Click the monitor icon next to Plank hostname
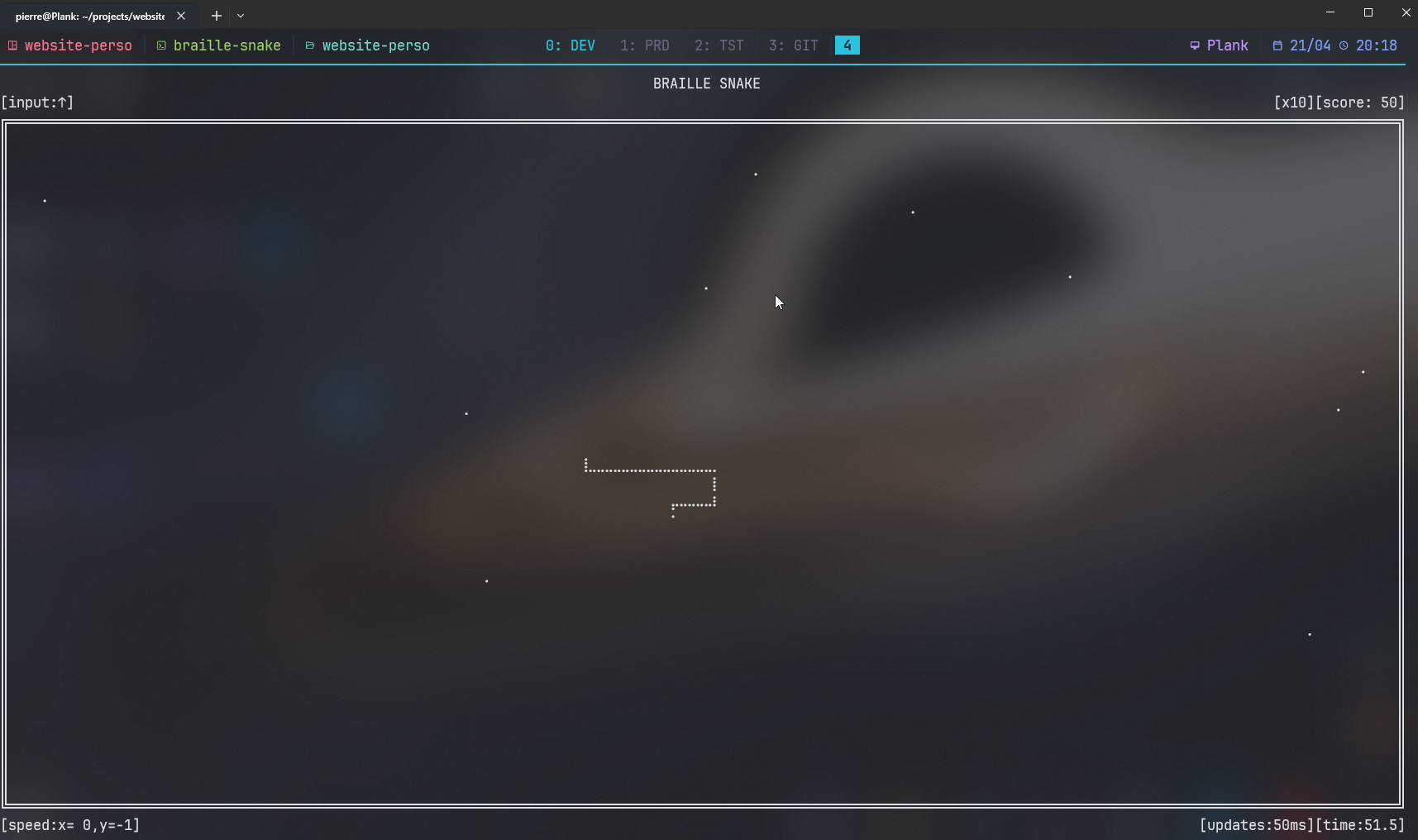 [x=1194, y=45]
